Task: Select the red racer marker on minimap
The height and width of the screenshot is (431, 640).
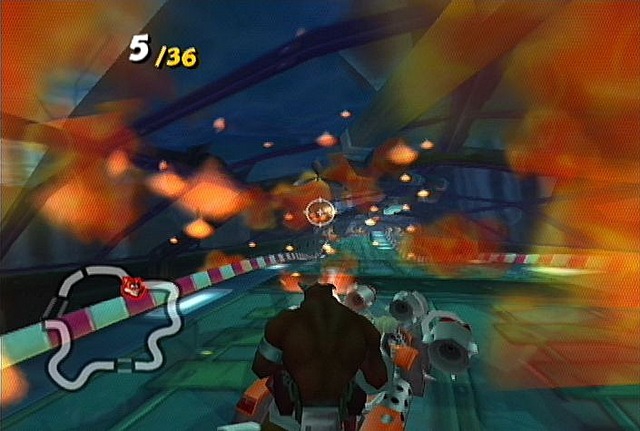Action: pyautogui.click(x=130, y=287)
